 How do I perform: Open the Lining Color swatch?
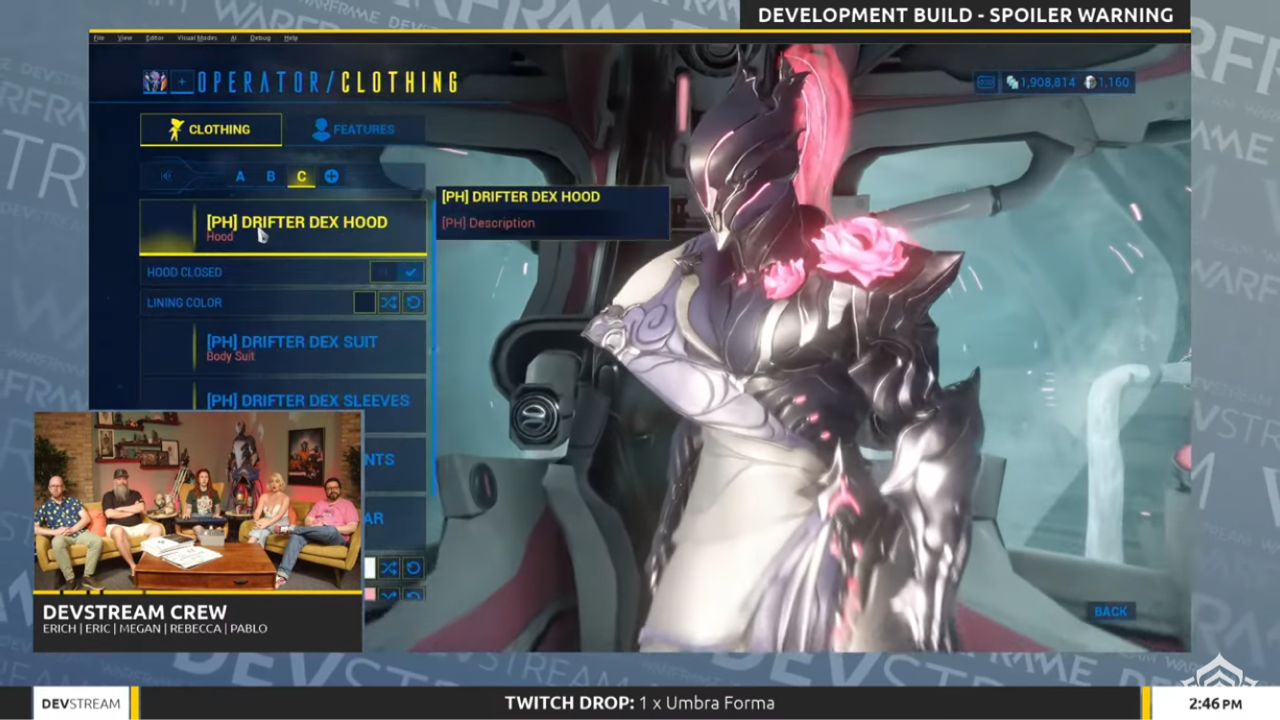point(363,302)
